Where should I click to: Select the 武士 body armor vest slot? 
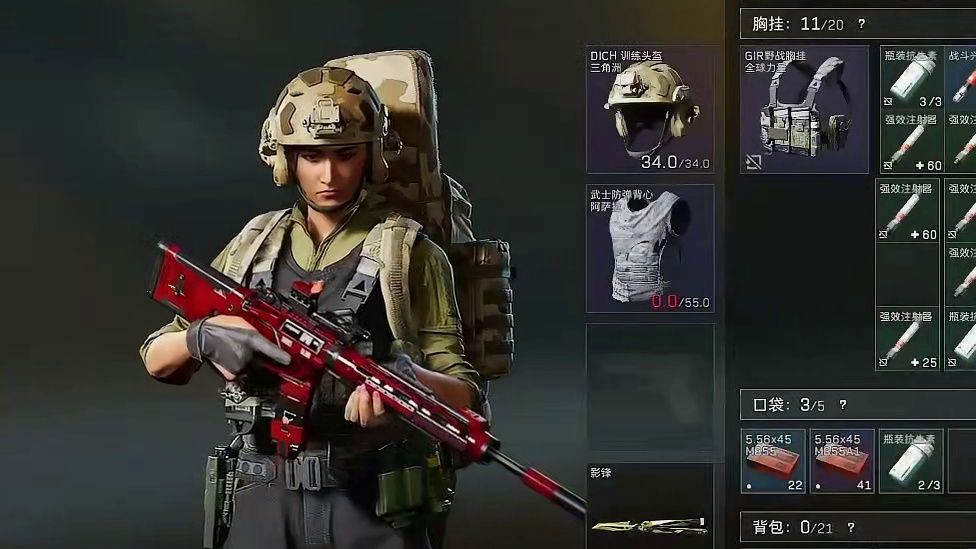coord(650,248)
